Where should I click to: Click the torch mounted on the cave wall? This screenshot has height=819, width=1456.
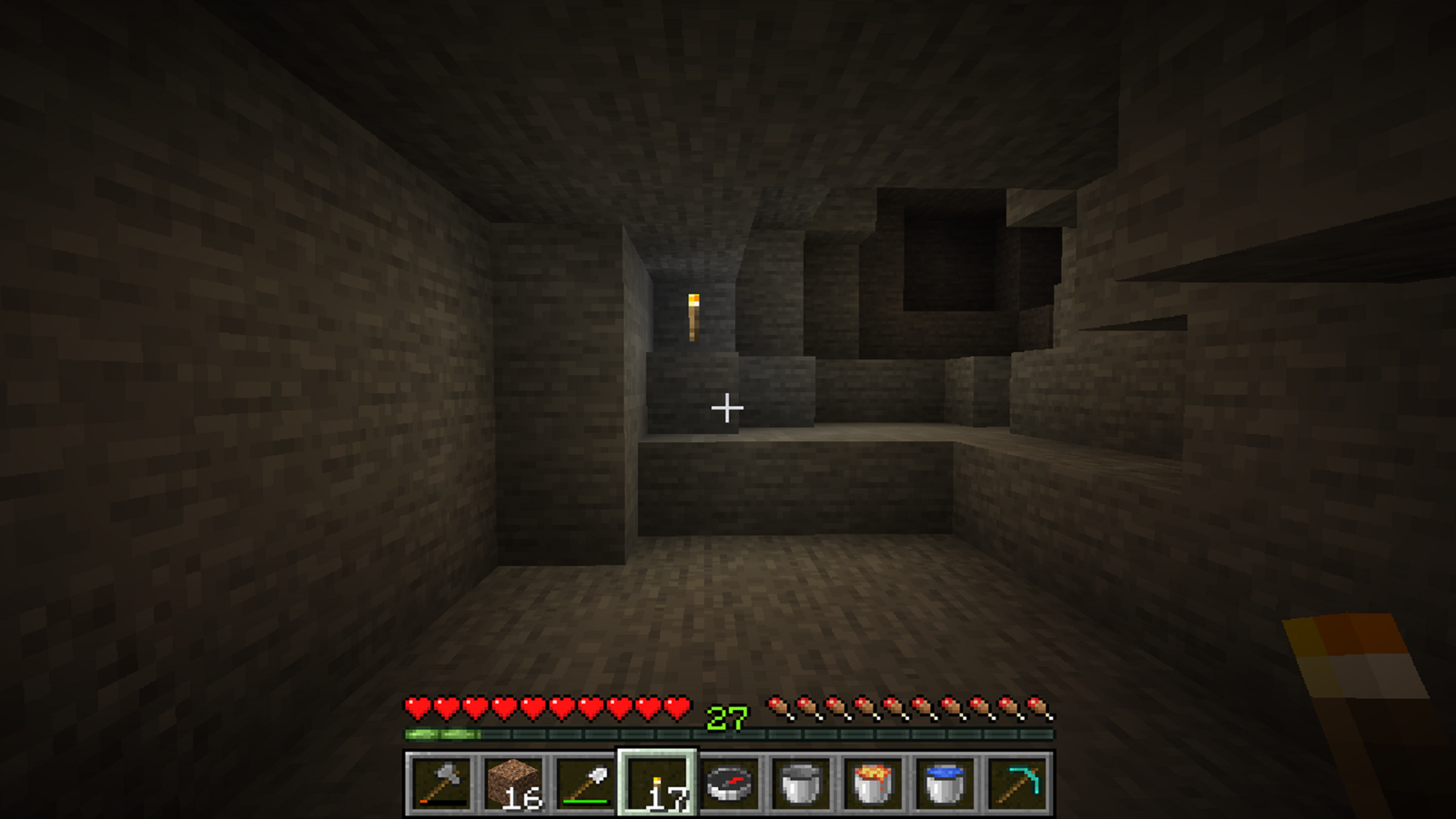[693, 316]
